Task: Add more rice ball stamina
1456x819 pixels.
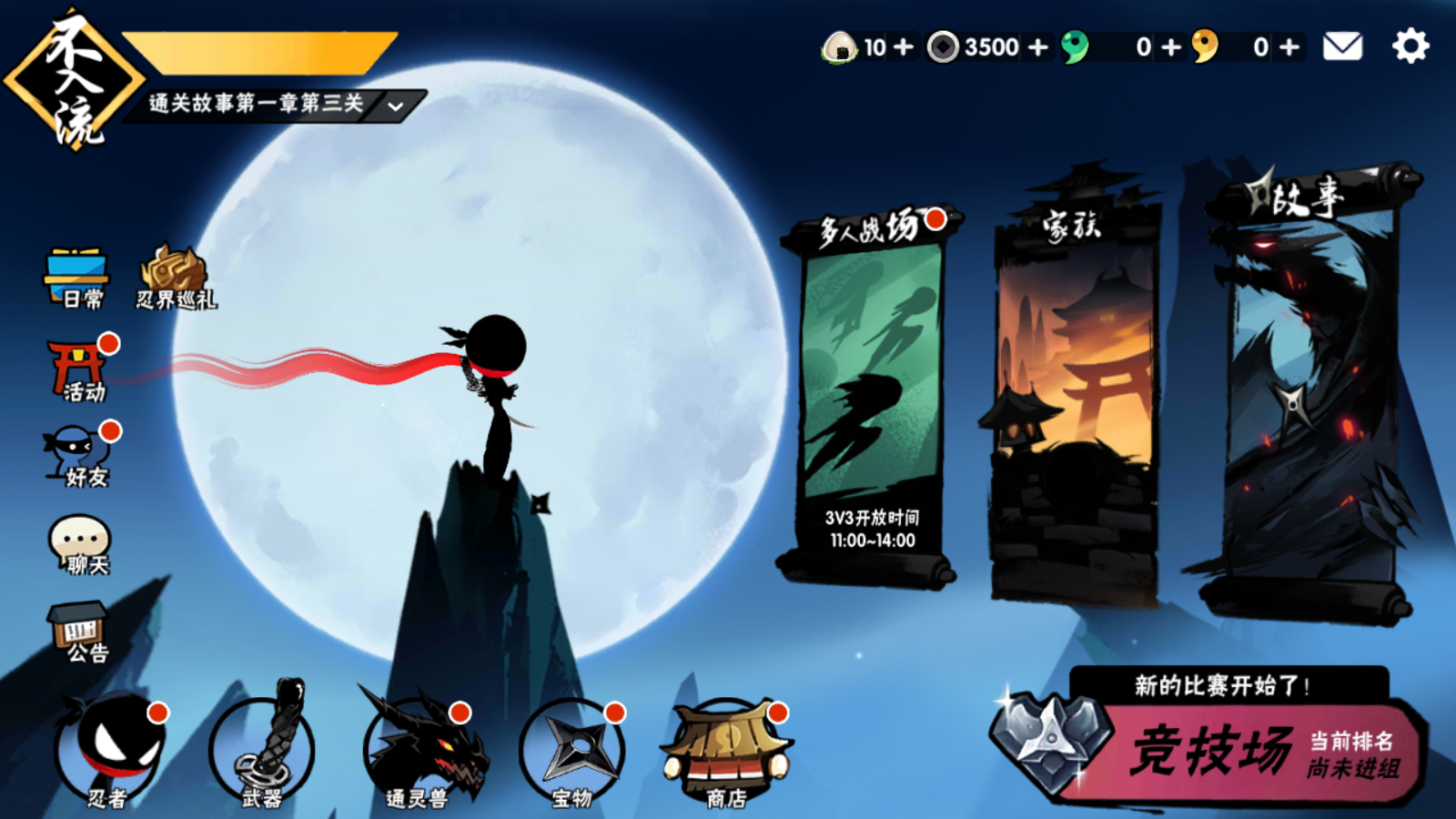Action: pos(904,46)
